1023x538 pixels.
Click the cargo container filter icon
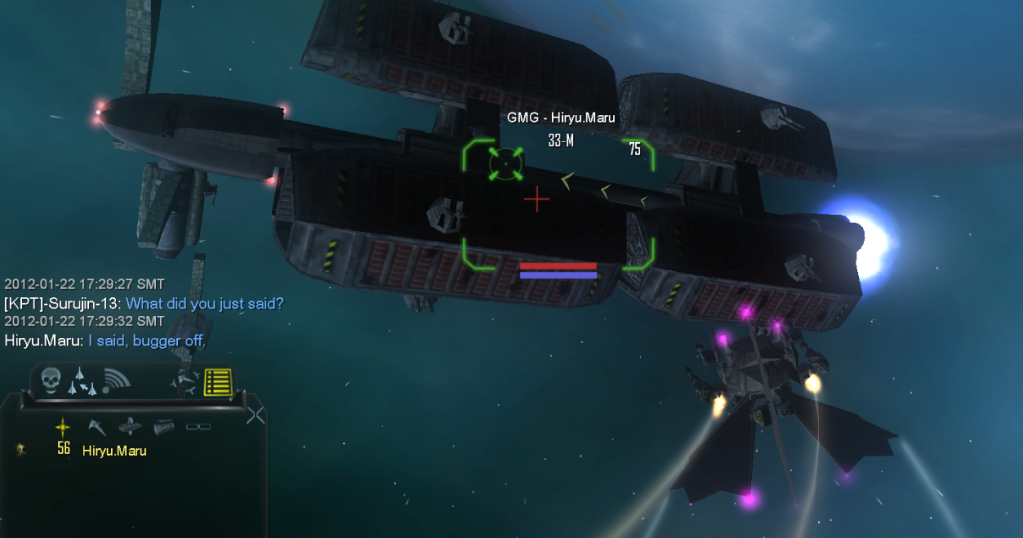(164, 427)
